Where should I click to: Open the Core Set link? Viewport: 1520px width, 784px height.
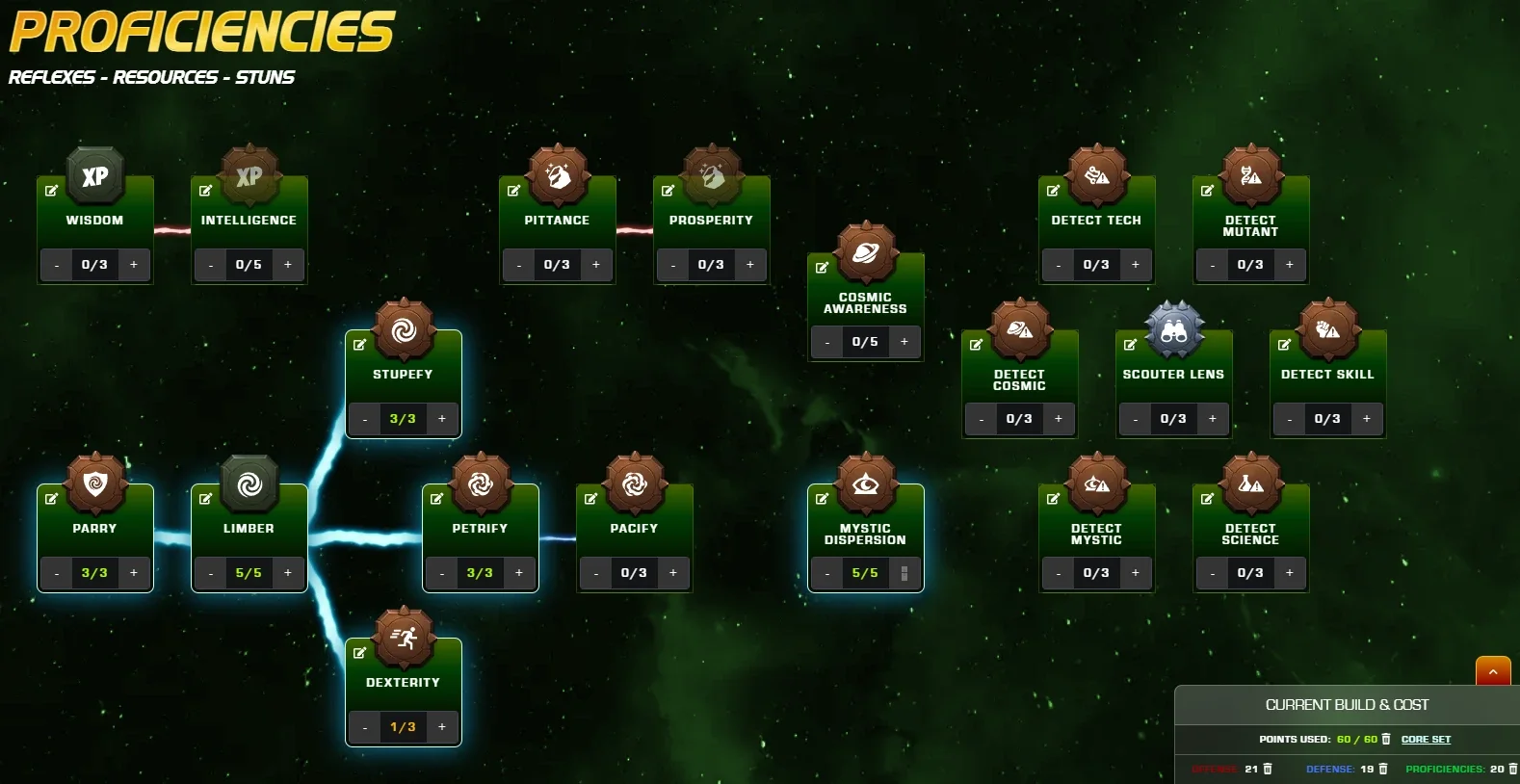coord(1426,740)
